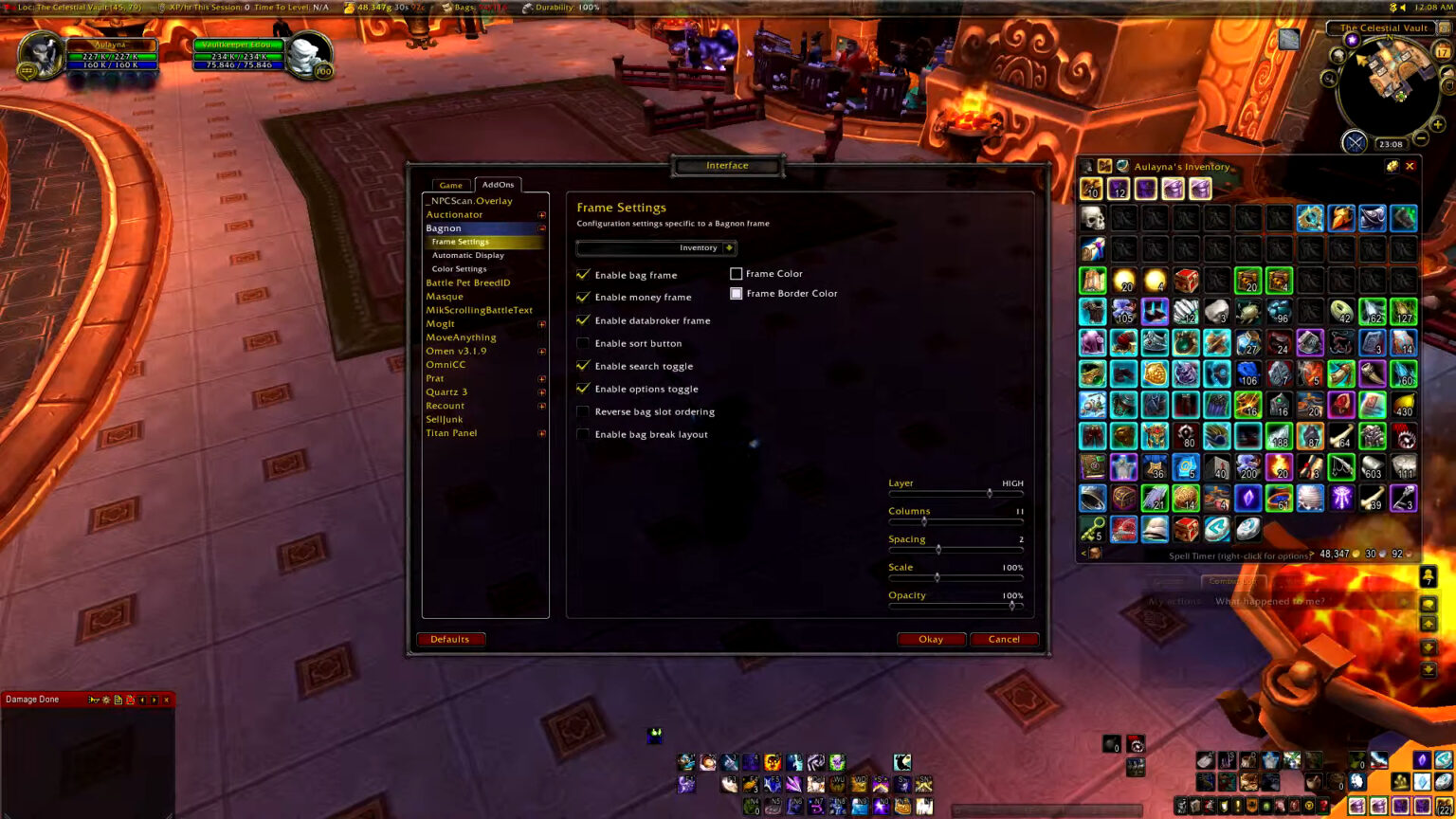Switch to the Game tab
This screenshot has width=1456, height=819.
[450, 184]
